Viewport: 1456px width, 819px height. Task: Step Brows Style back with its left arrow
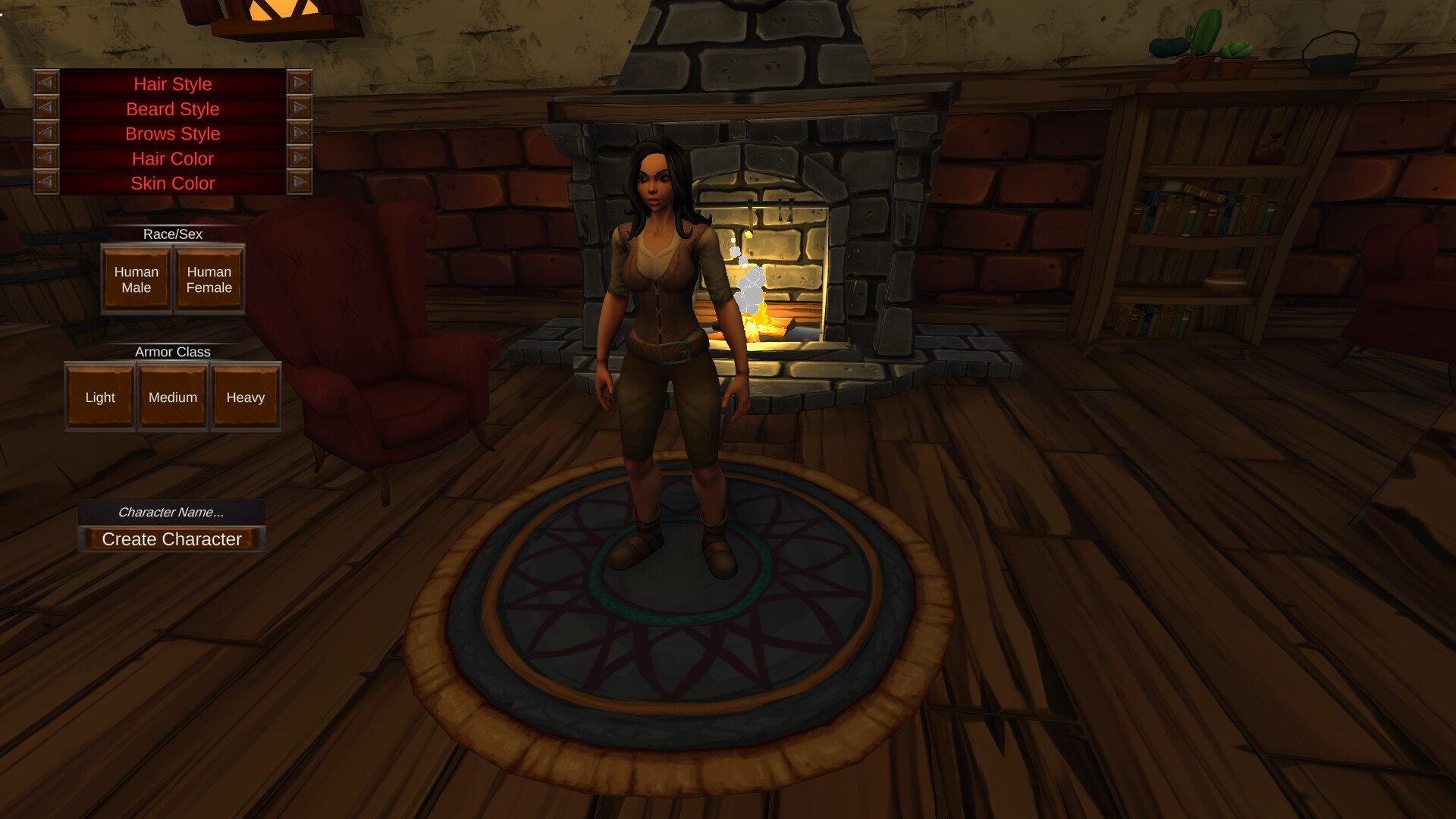pos(47,133)
